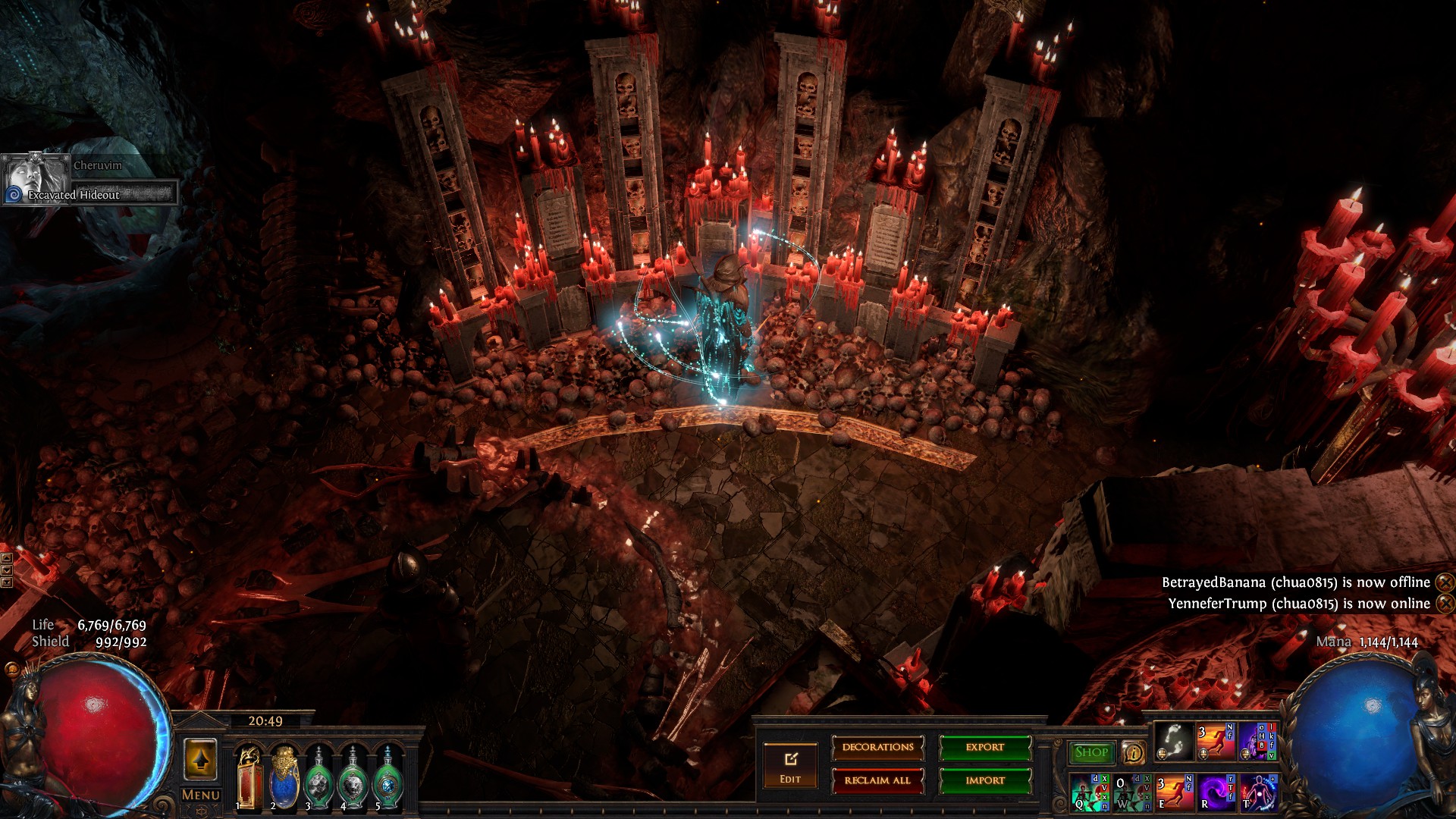The width and height of the screenshot is (1456, 819).
Task: Open the hideout Decorations panel
Action: click(x=877, y=748)
